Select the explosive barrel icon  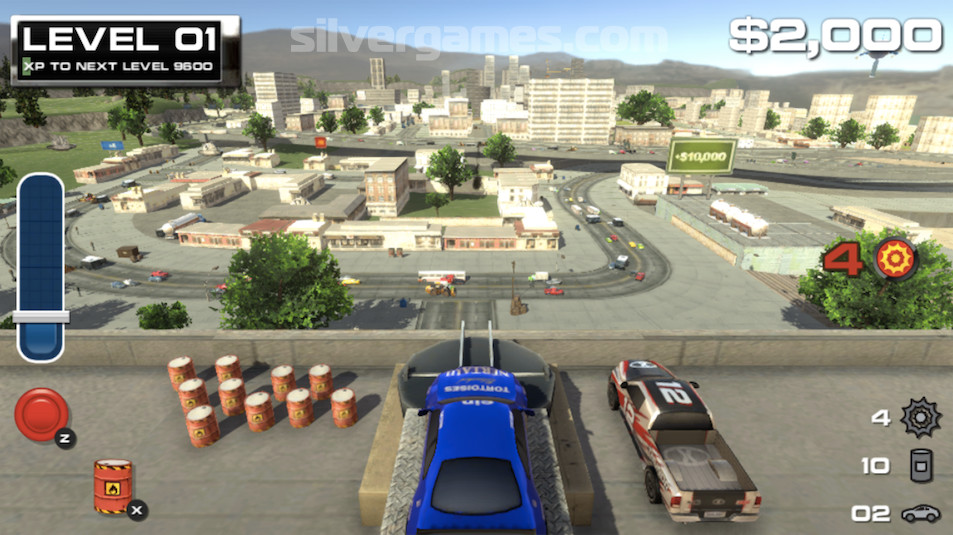(113, 486)
